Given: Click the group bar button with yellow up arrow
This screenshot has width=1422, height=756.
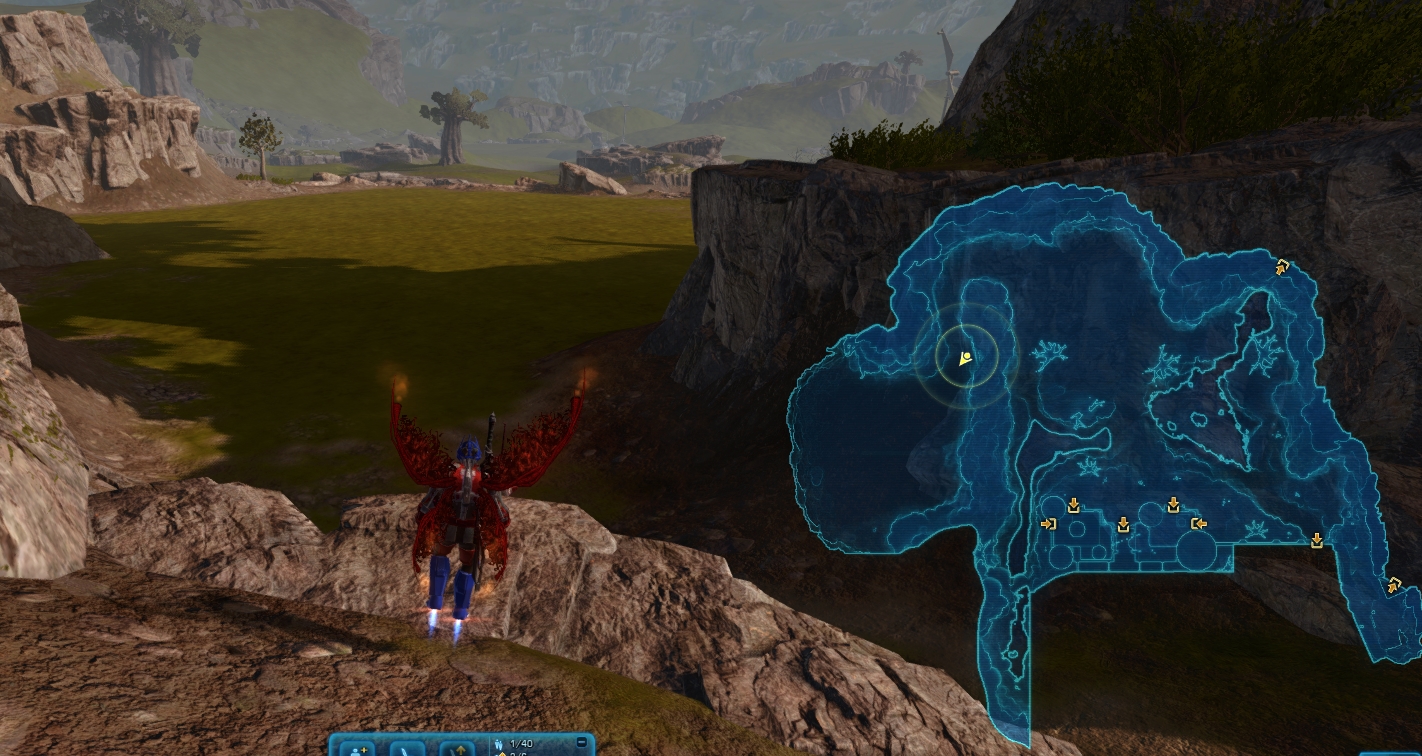Looking at the screenshot, I should point(458,749).
